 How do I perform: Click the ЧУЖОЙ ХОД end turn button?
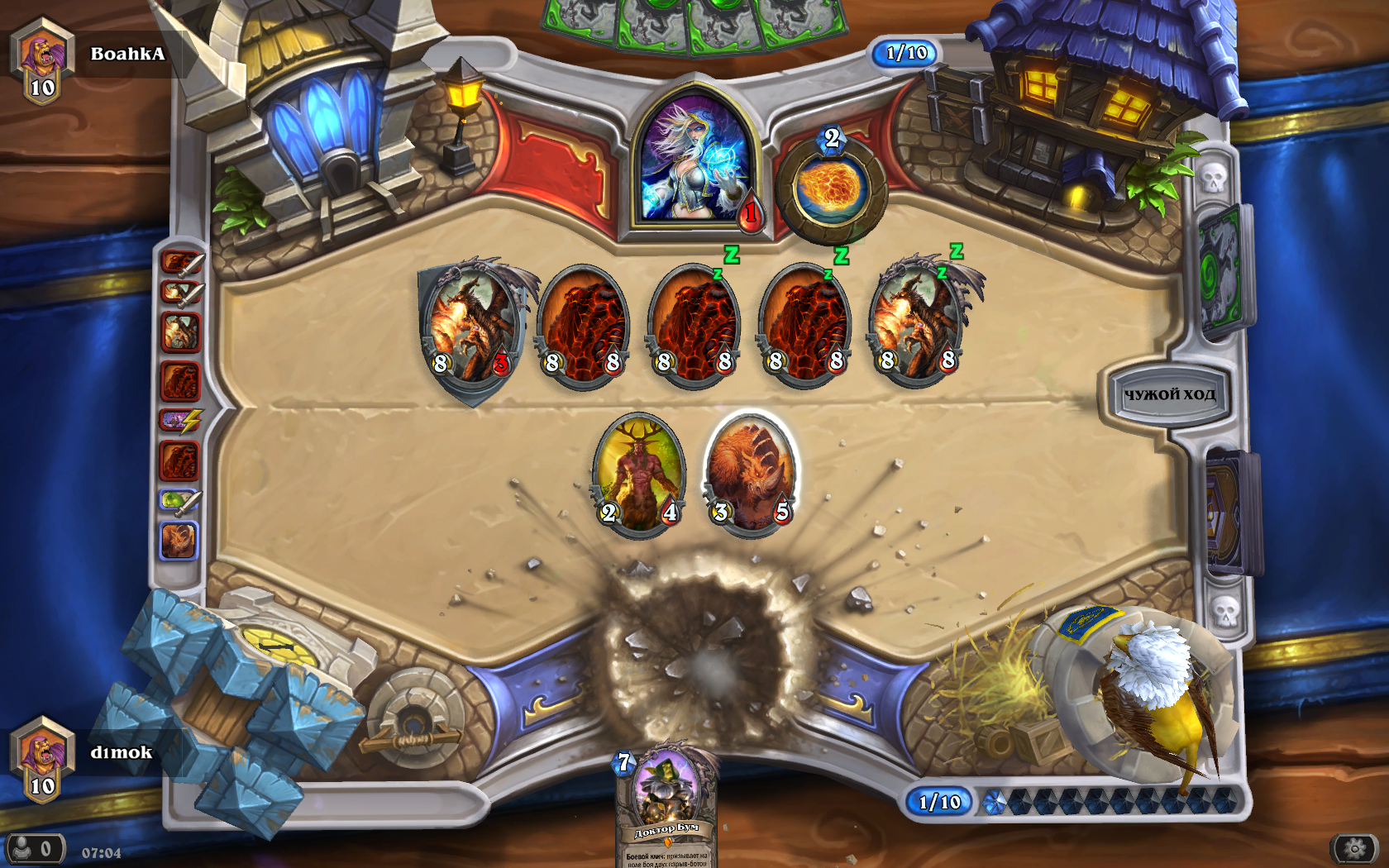(x=1167, y=395)
